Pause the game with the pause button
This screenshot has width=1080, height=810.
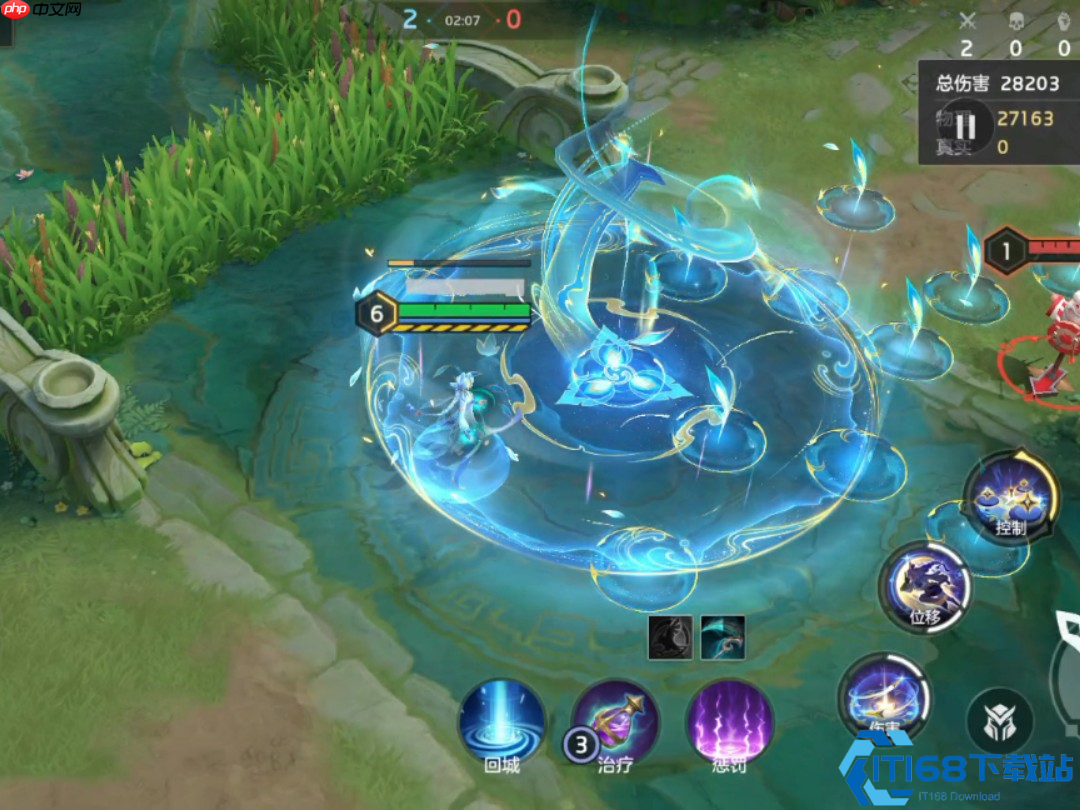click(x=964, y=126)
